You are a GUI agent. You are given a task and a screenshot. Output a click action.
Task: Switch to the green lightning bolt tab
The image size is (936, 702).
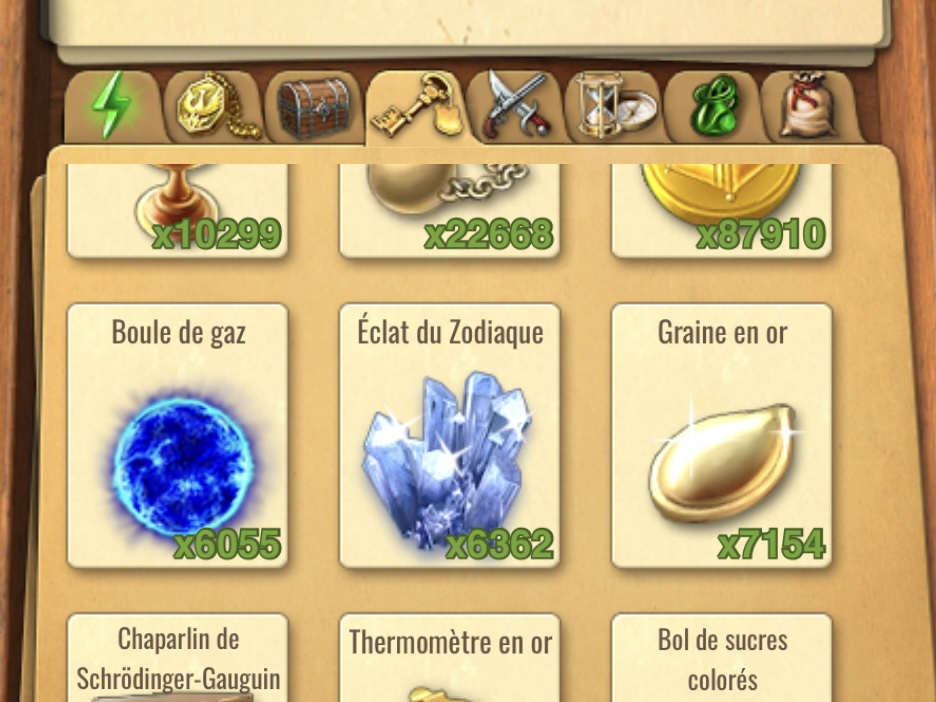pyautogui.click(x=112, y=107)
